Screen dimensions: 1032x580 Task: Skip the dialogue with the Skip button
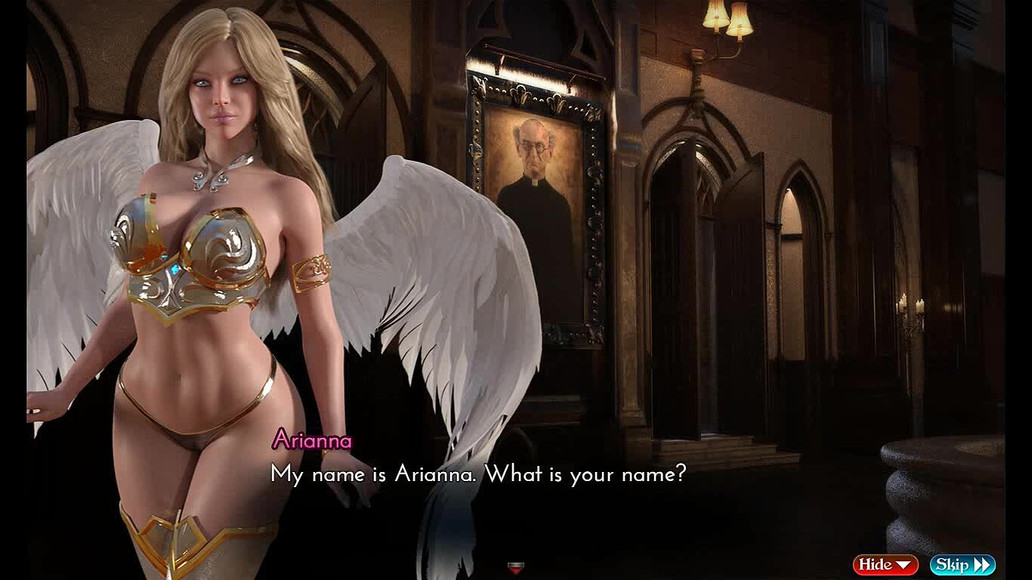962,565
